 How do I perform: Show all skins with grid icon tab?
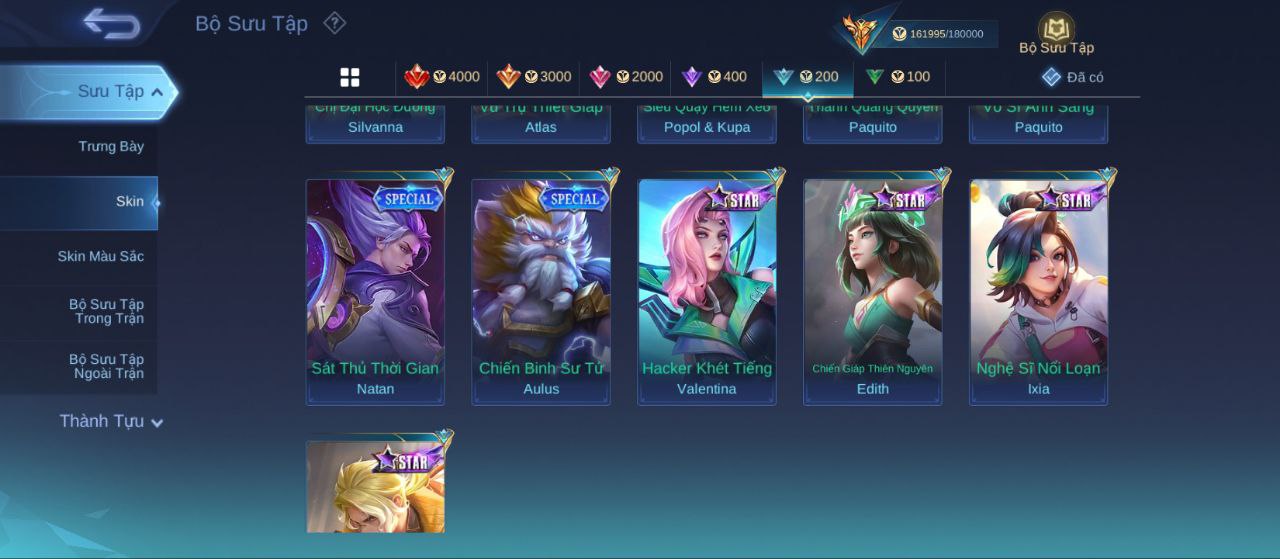[x=350, y=77]
